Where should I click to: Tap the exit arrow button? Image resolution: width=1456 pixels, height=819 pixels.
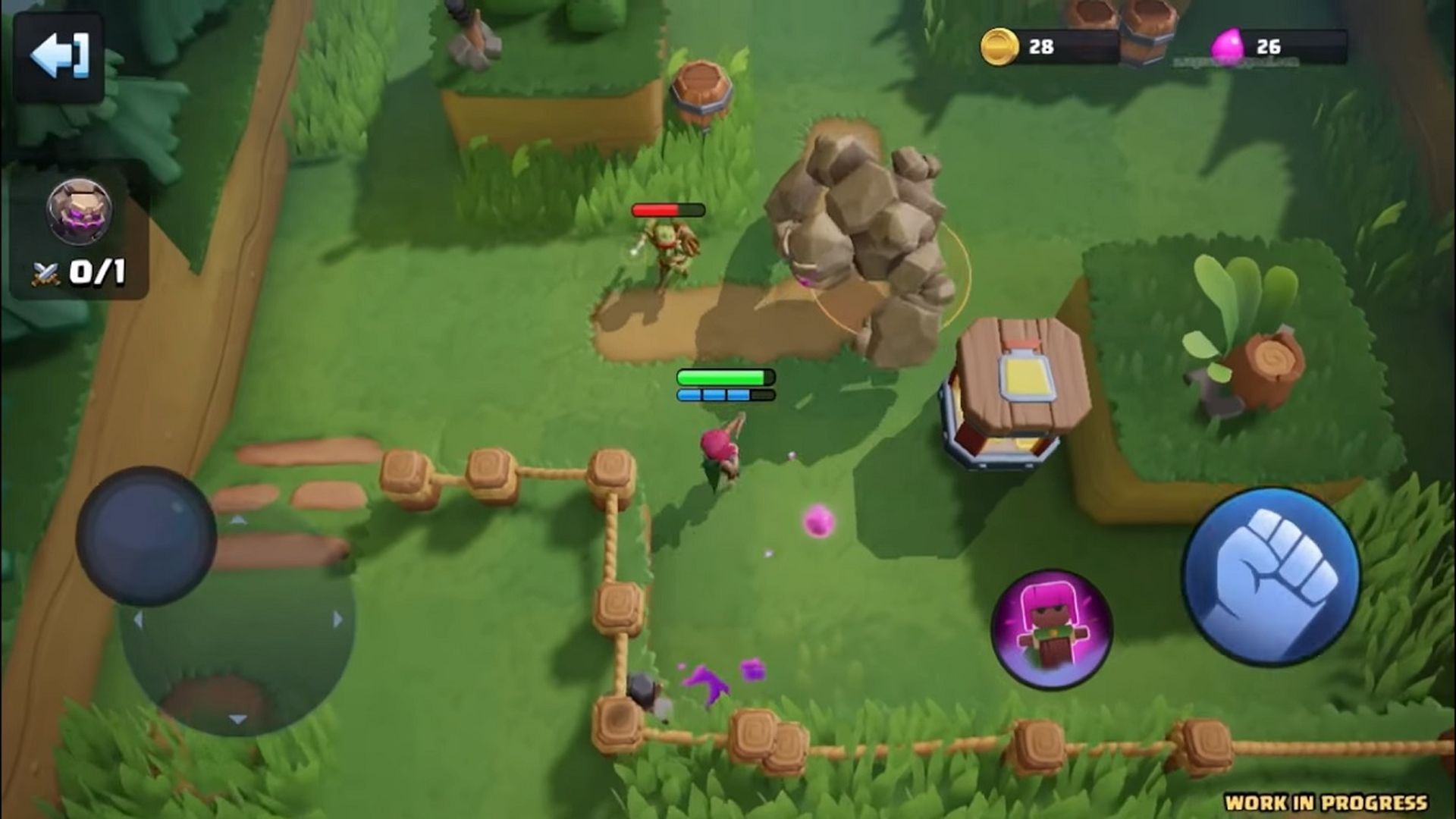[x=58, y=56]
